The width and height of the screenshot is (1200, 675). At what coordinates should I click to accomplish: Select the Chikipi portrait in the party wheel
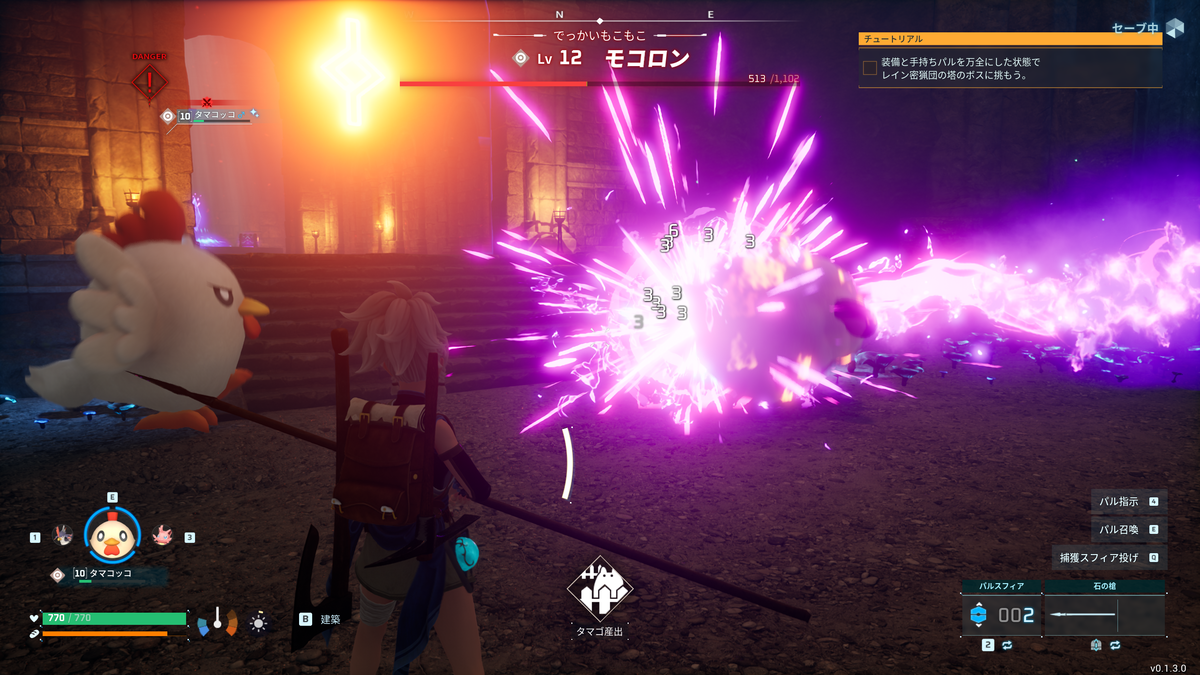pyautogui.click(x=112, y=537)
